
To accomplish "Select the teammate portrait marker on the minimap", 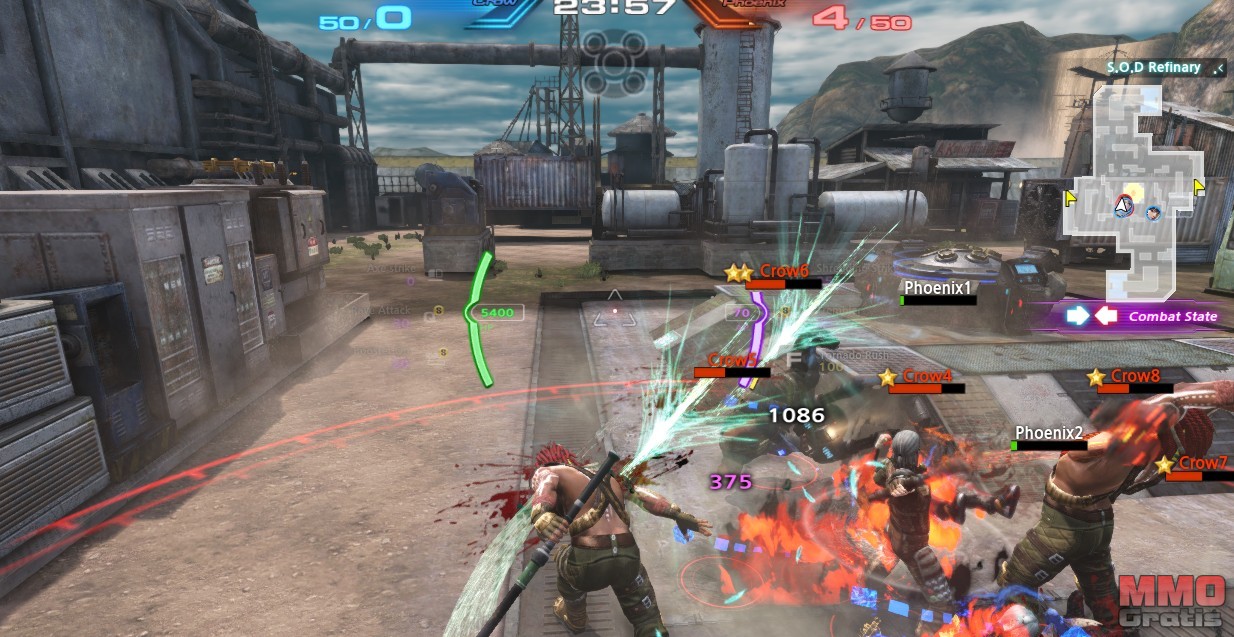I will point(1155,212).
